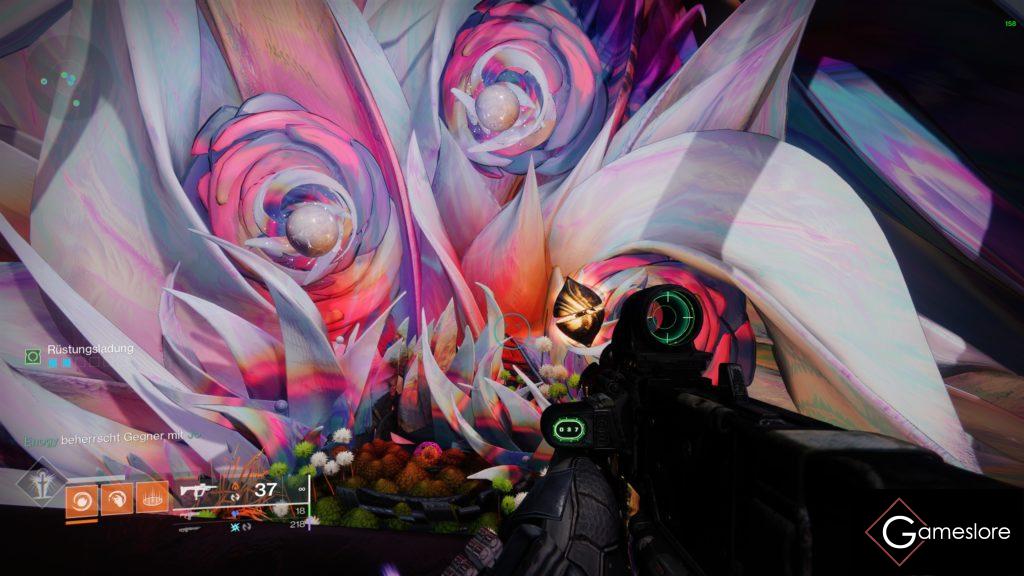1024x576 pixels.
Task: Select the Rüstungsladung buff icon
Action: [x=33, y=355]
